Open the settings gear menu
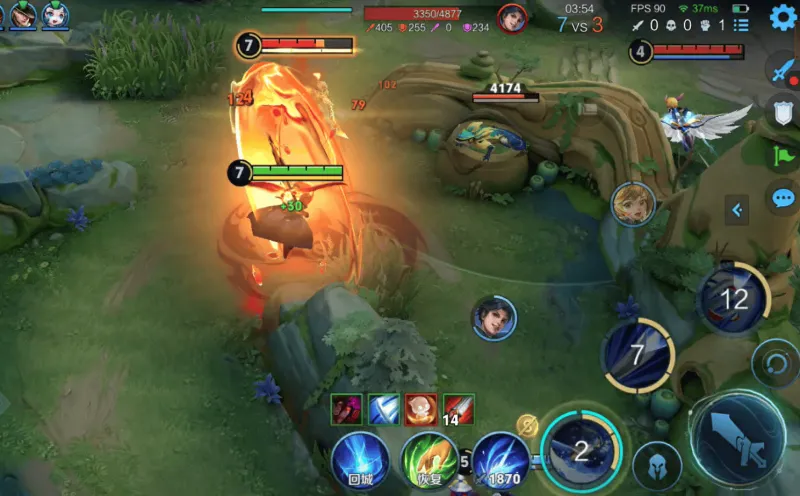800x496 pixels. (783, 17)
